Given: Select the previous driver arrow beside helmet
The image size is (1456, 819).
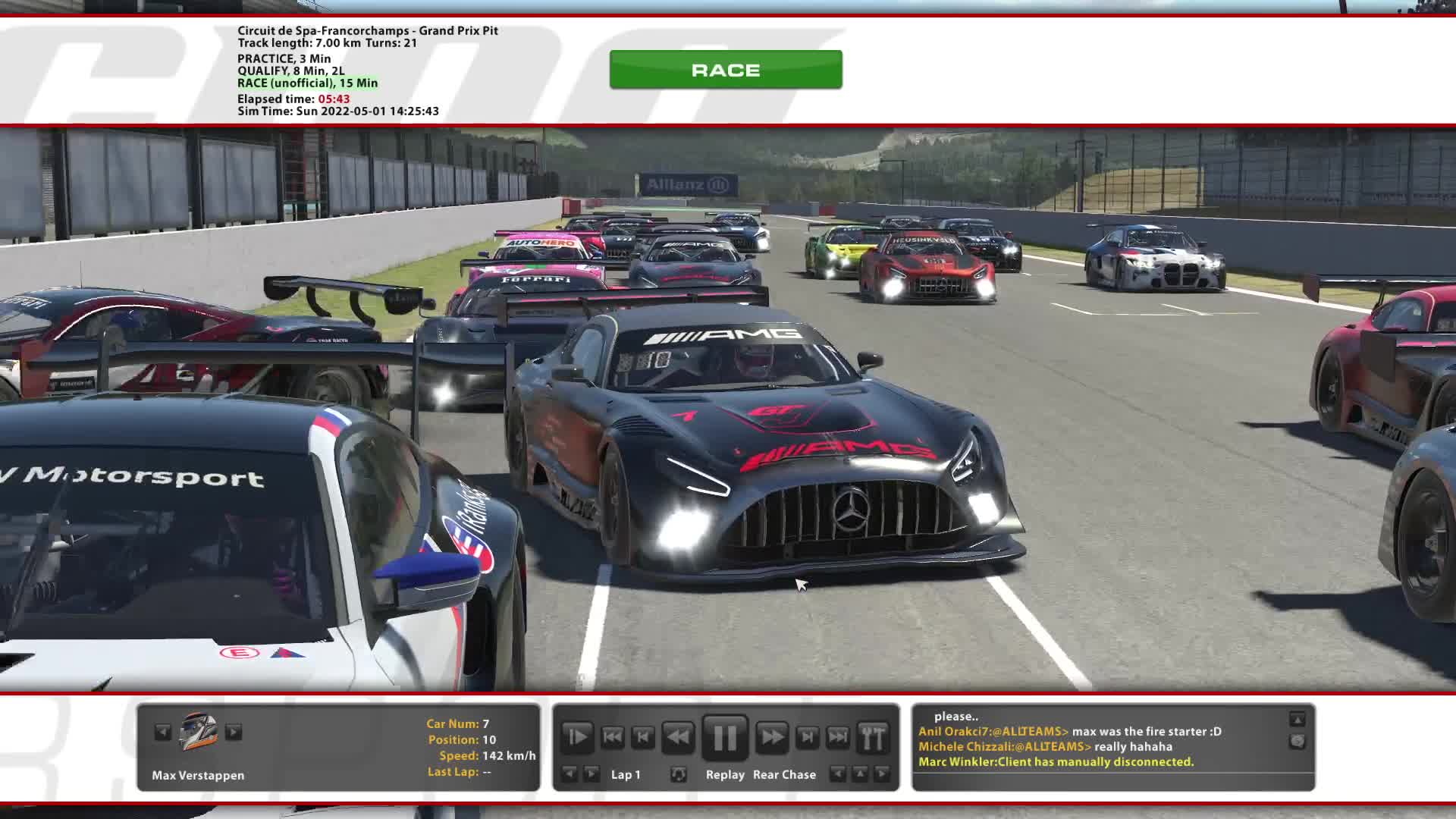Looking at the screenshot, I should (x=162, y=733).
